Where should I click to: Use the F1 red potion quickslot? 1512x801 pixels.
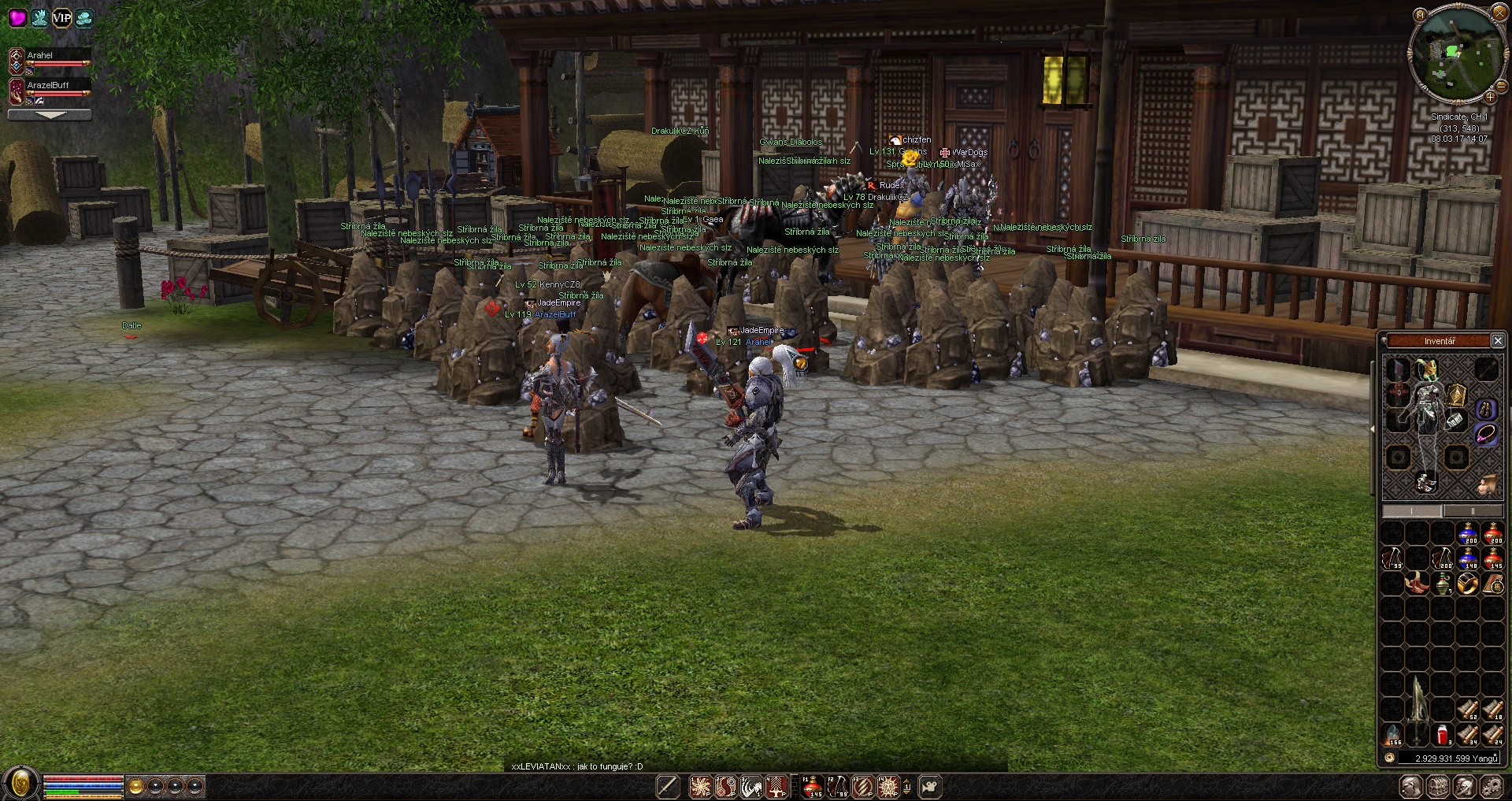point(812,787)
